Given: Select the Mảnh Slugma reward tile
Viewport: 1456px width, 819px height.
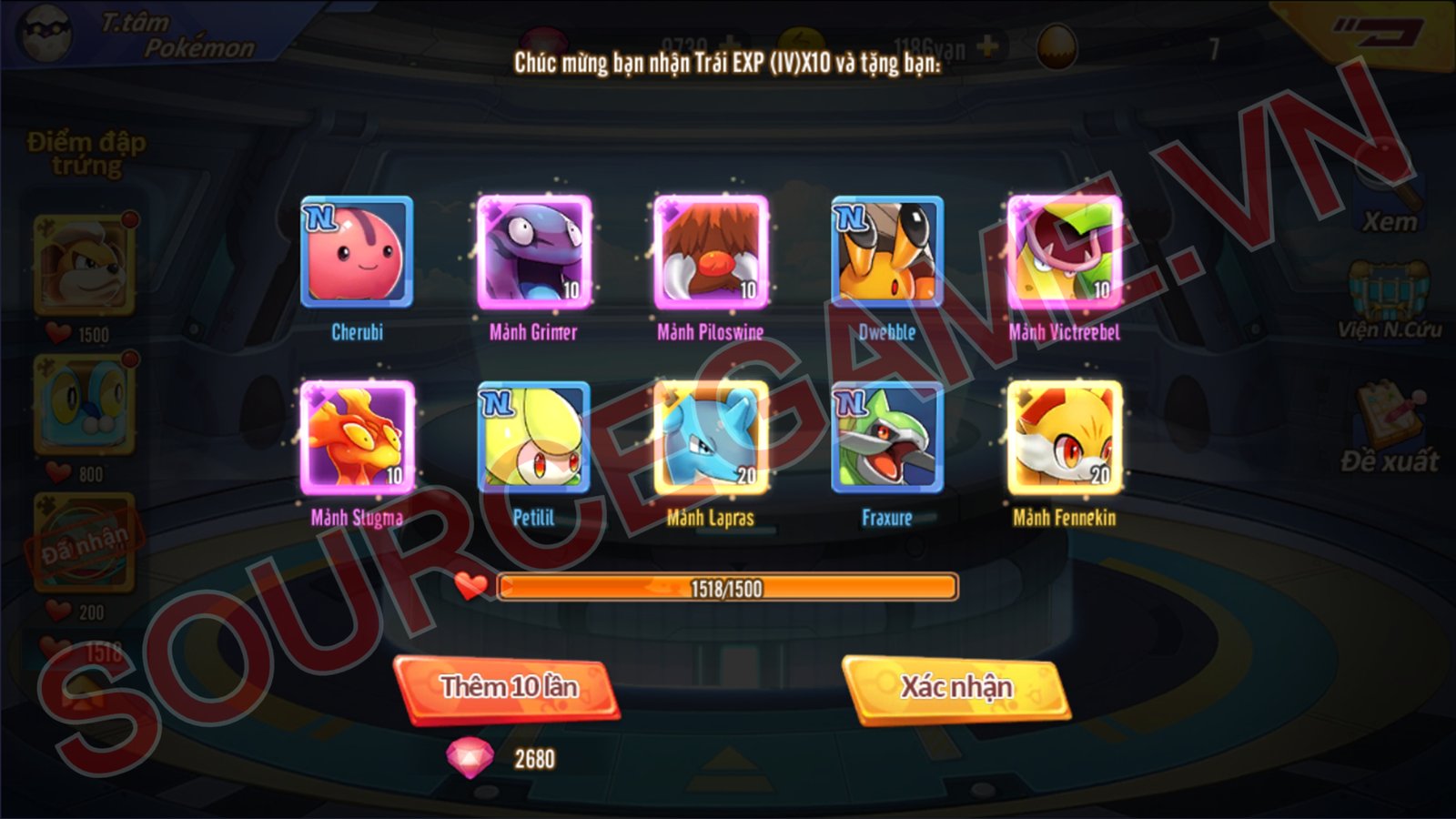Looking at the screenshot, I should 357,438.
